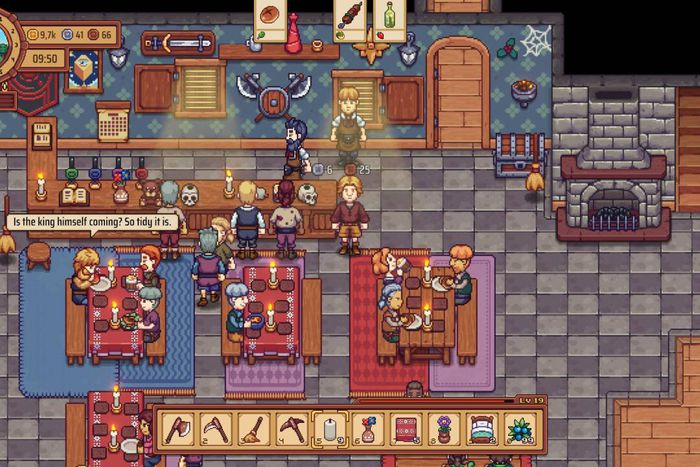Select the flower vase slot
The width and height of the screenshot is (700, 467).
(x=368, y=430)
